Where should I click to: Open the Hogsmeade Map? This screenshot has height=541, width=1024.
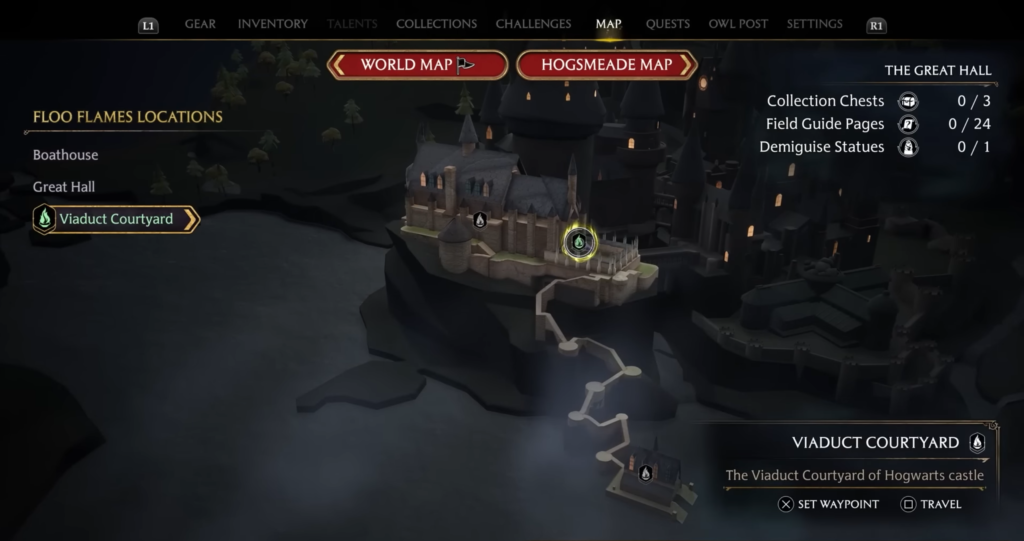[606, 65]
